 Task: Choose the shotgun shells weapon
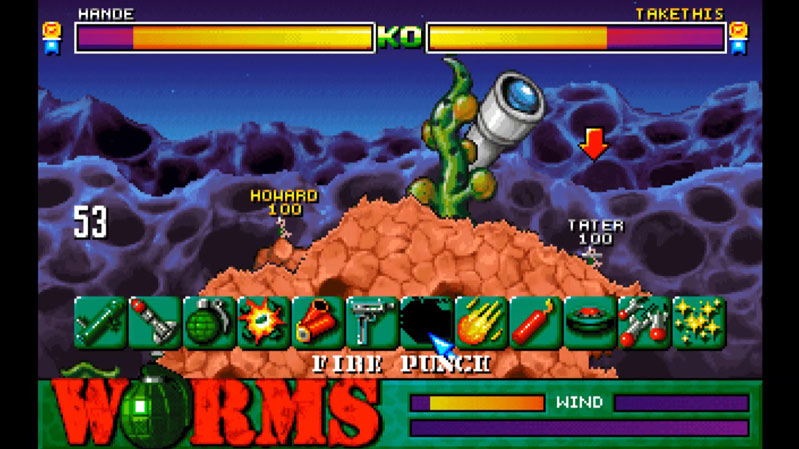pyautogui.click(x=318, y=322)
